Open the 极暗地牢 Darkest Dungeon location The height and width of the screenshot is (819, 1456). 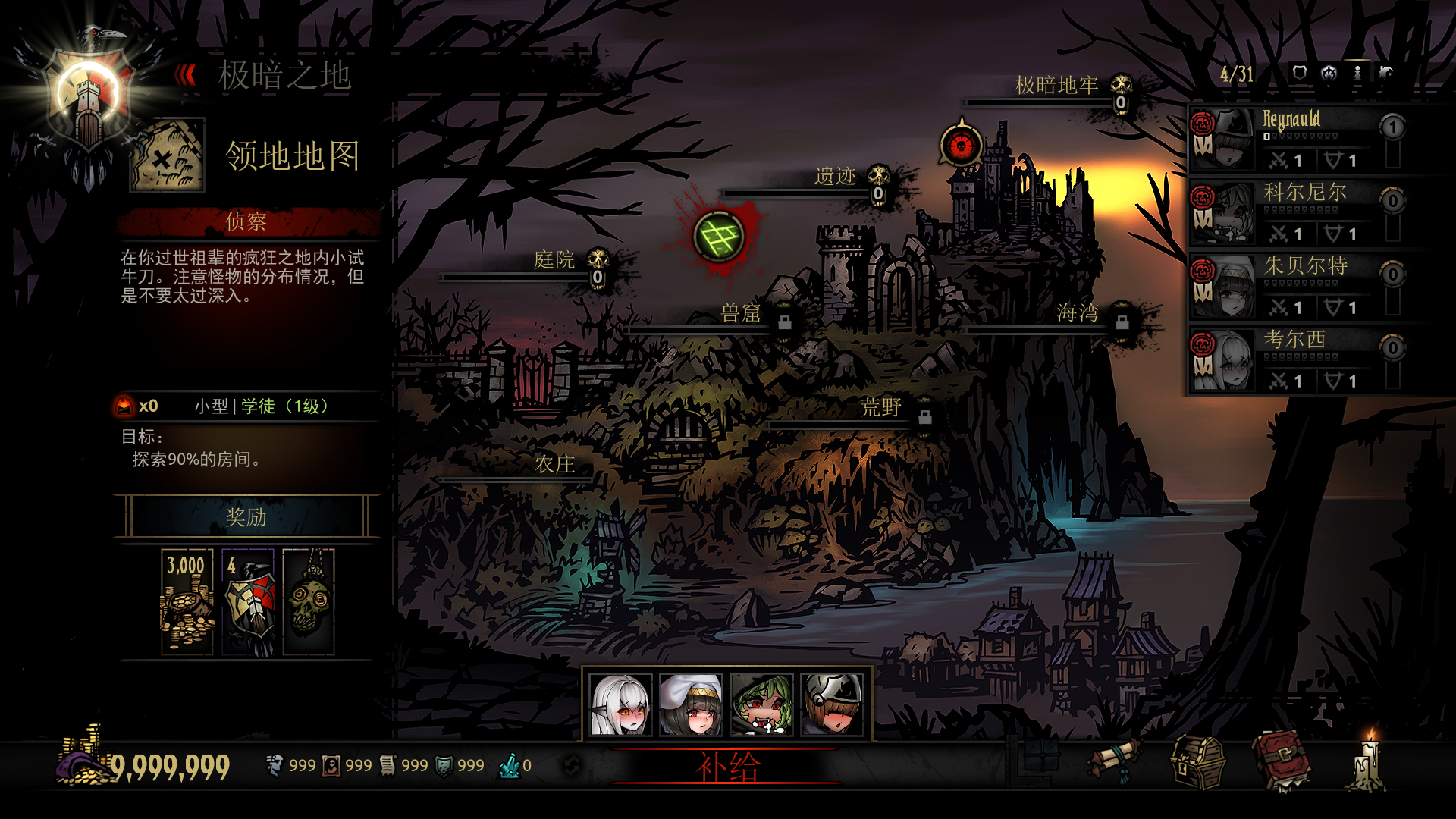[1056, 86]
